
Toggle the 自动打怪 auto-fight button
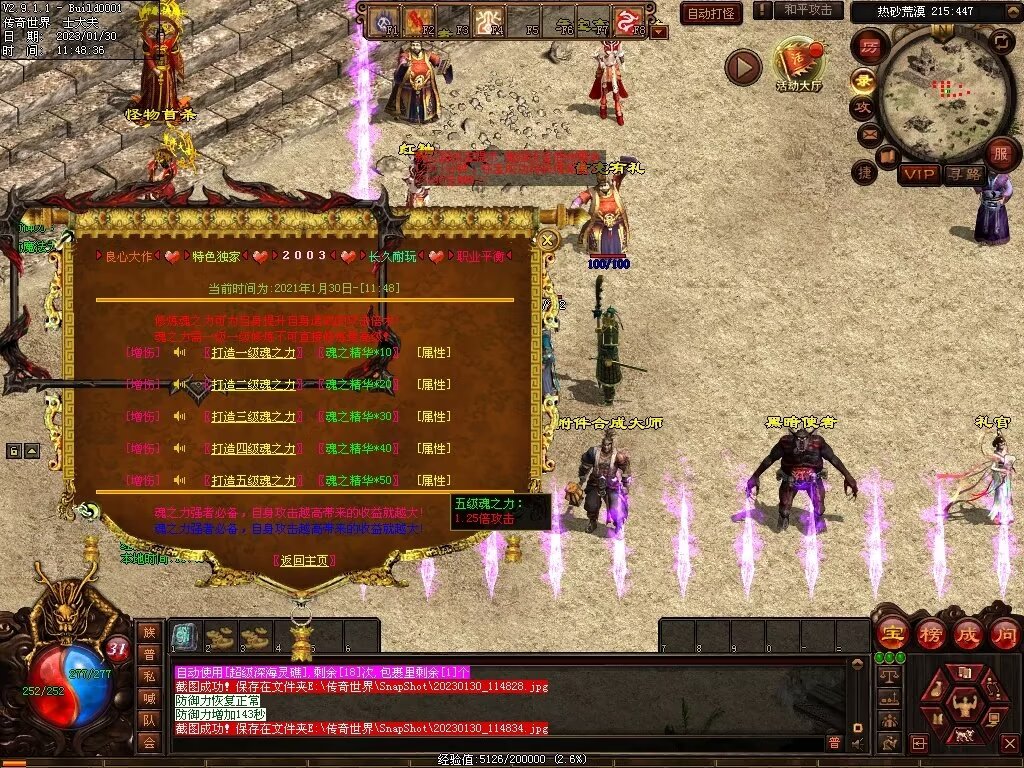[x=711, y=13]
